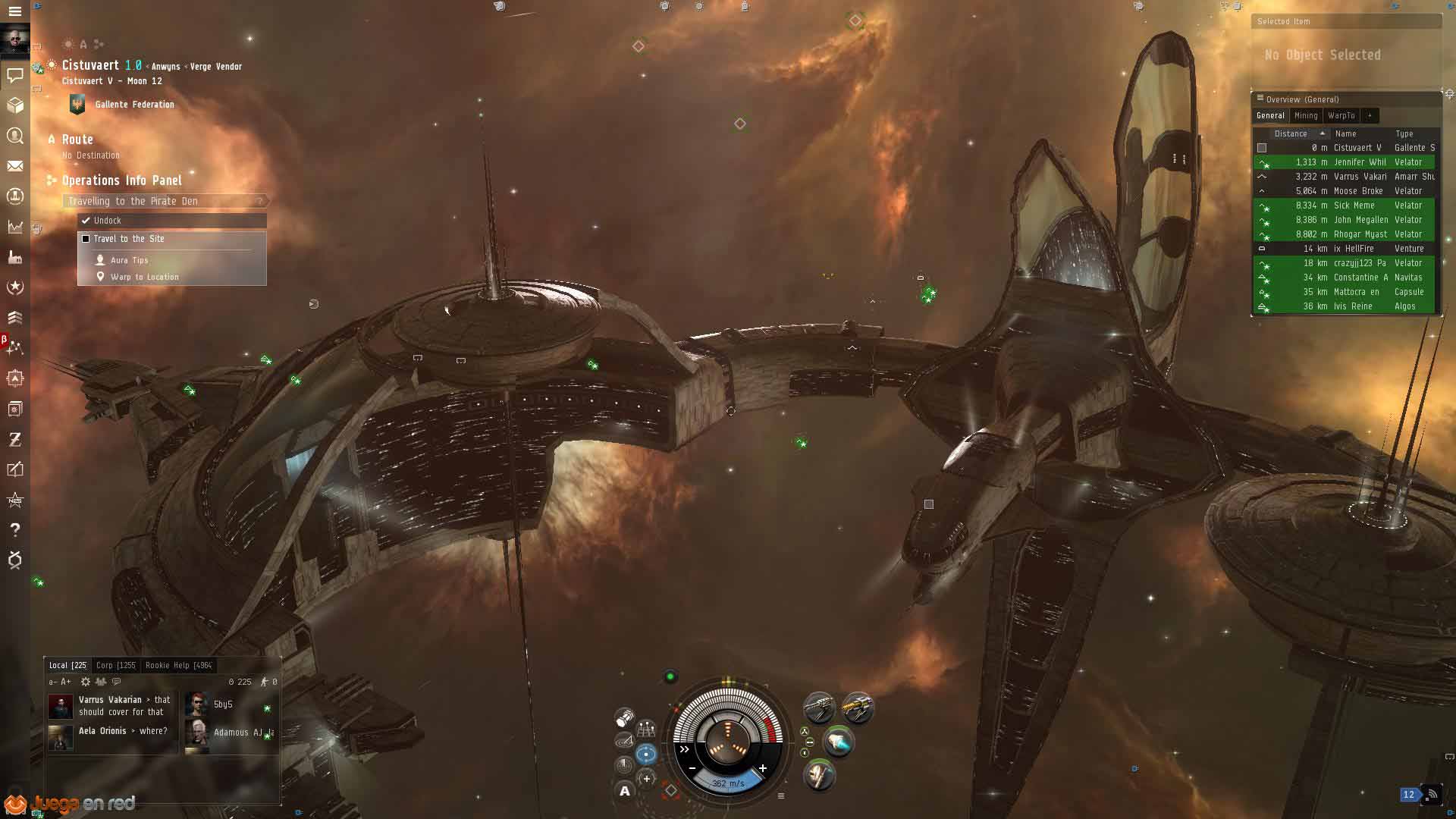
Task: Toggle the autopilot A button
Action: click(x=625, y=791)
